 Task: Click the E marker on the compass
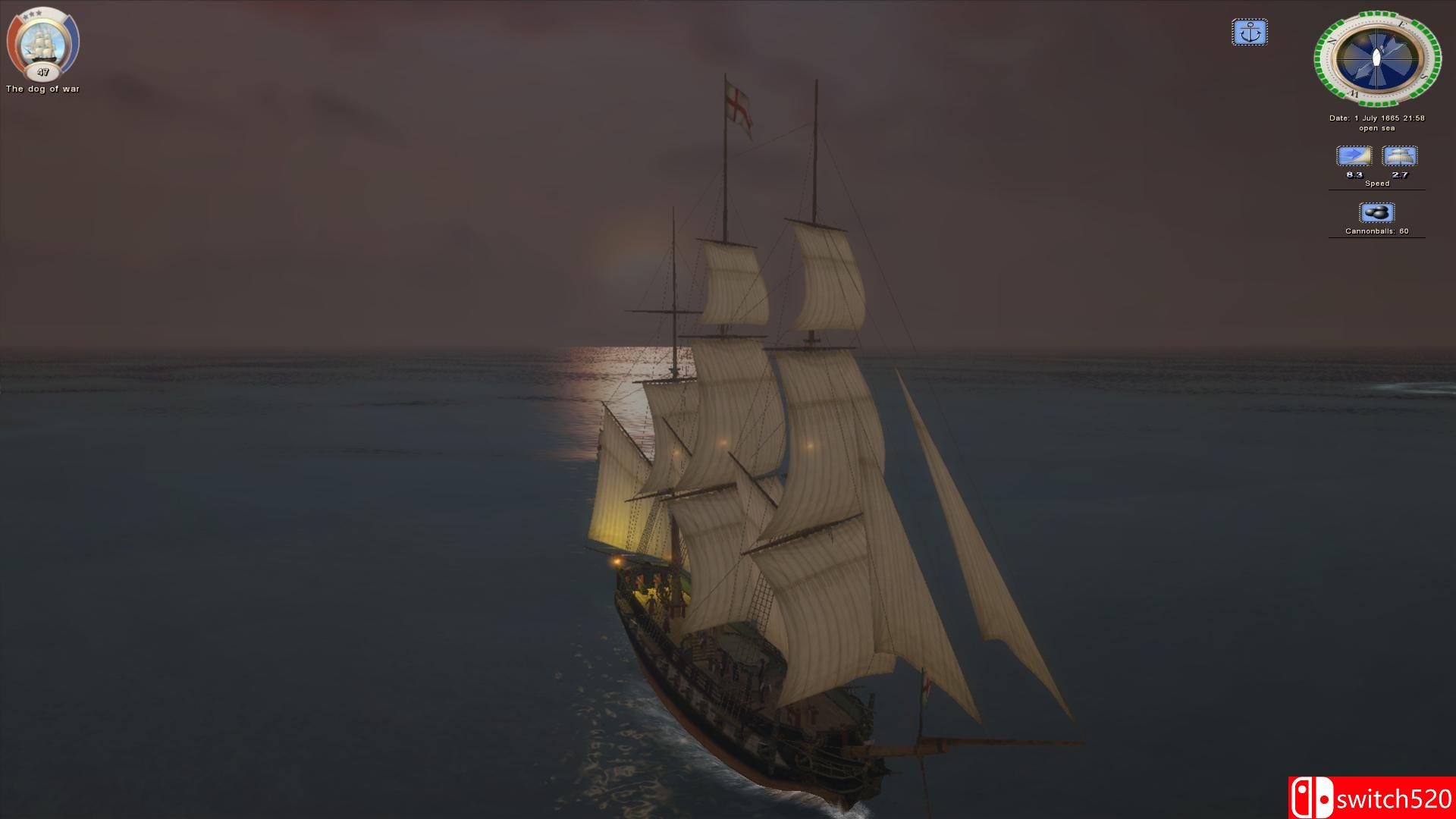point(1403,24)
